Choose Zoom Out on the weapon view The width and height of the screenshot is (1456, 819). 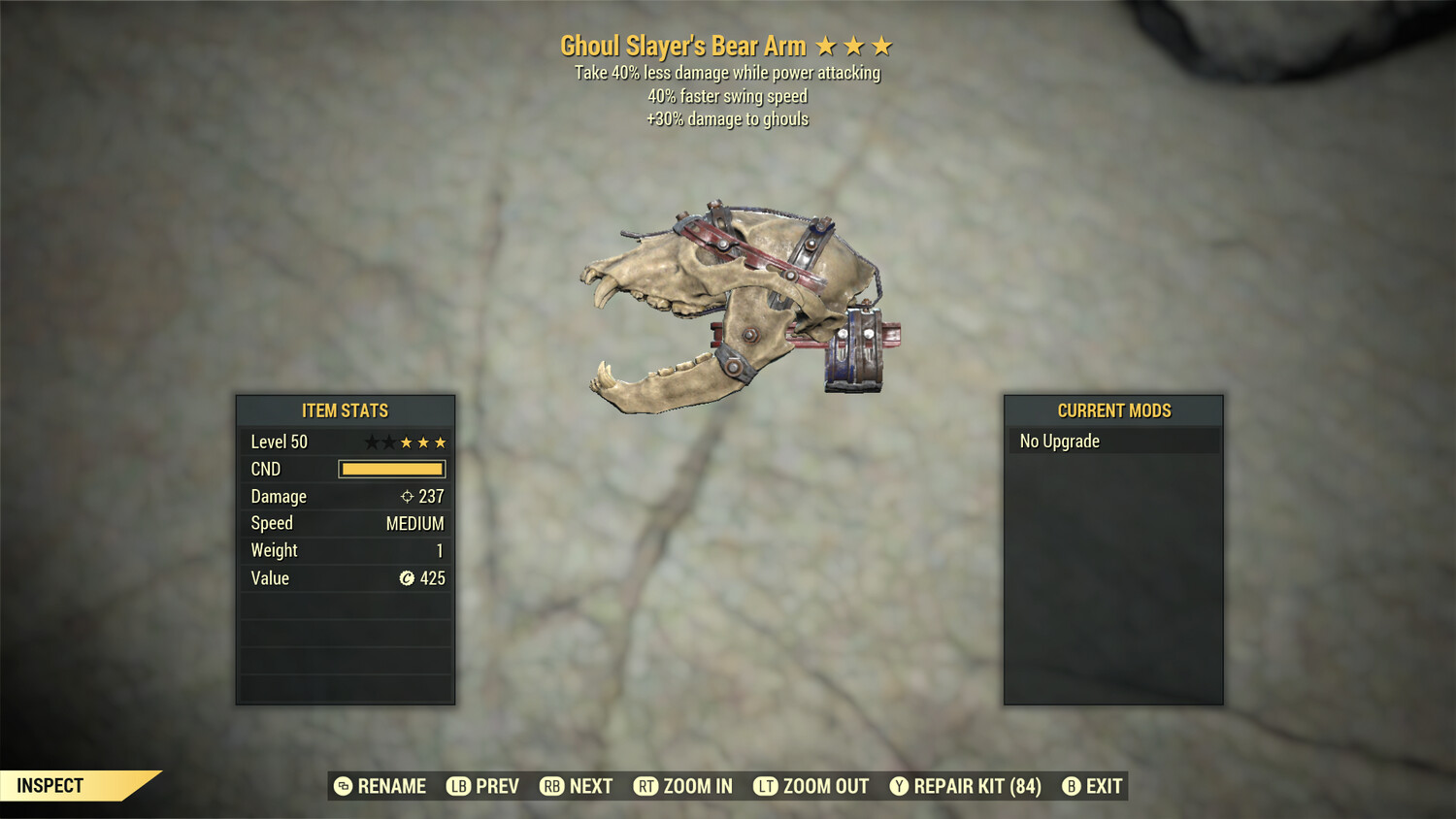[x=811, y=786]
